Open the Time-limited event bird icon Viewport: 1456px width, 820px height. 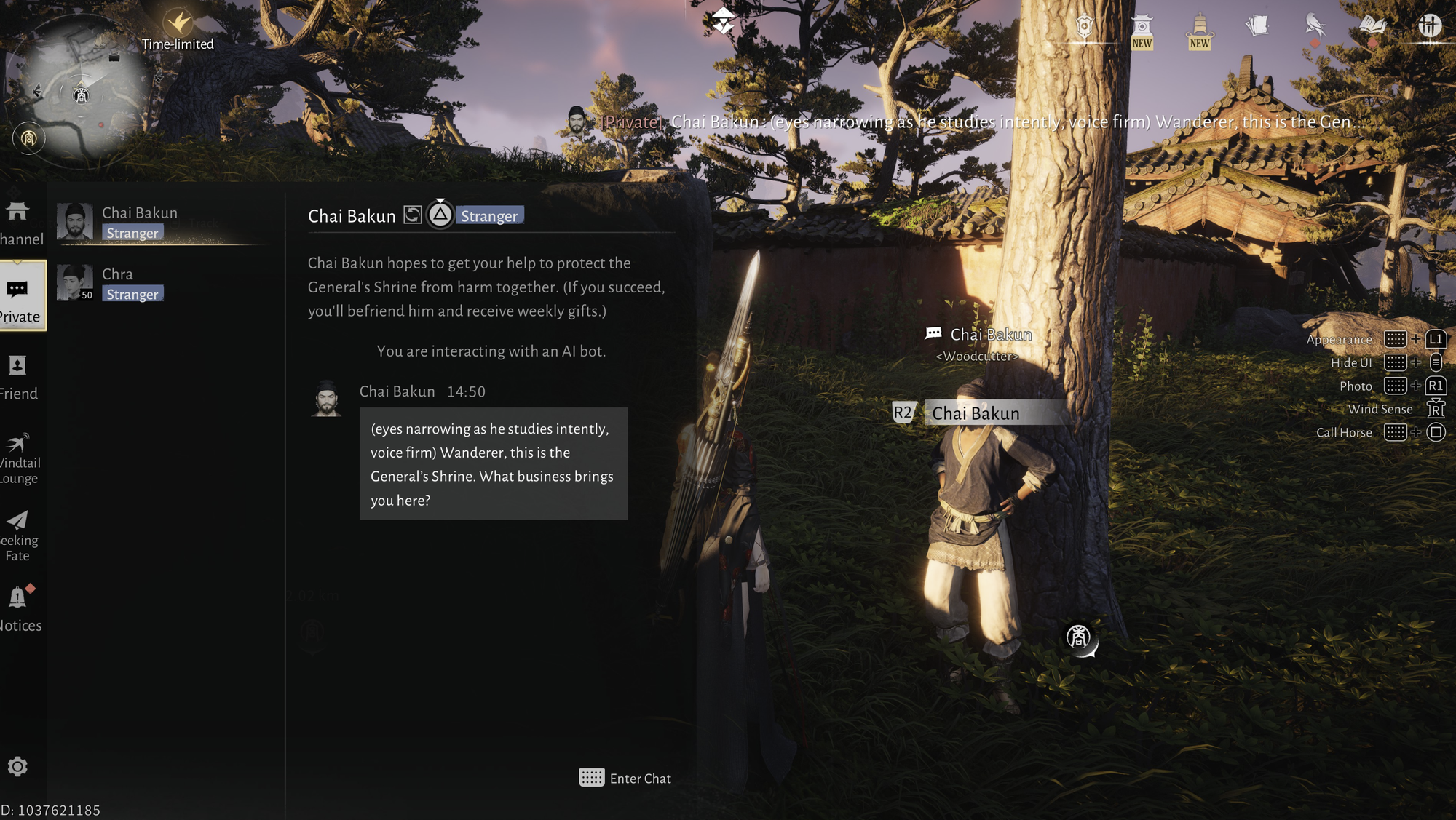(x=178, y=23)
